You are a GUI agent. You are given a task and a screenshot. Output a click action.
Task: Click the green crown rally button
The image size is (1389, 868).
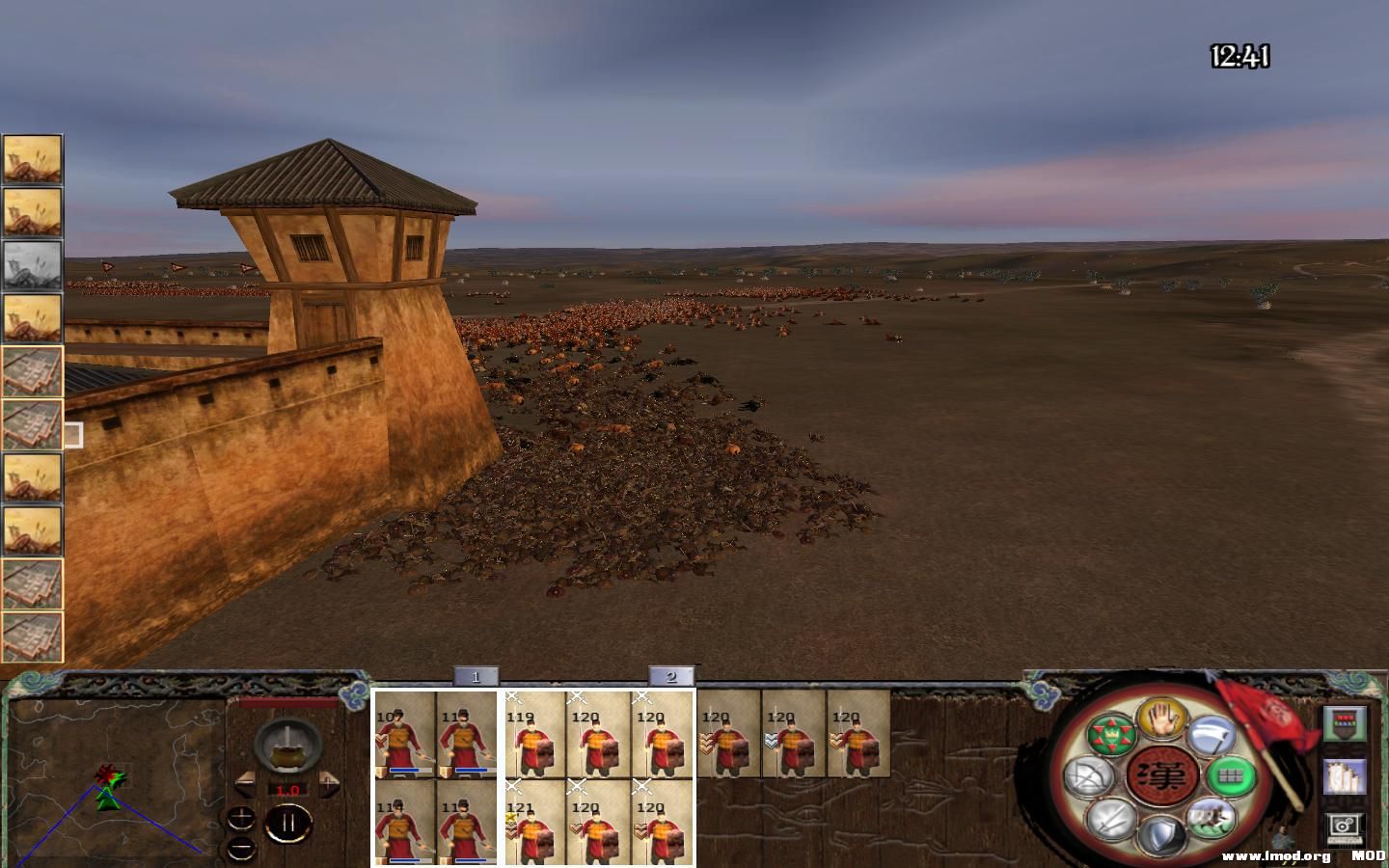pyautogui.click(x=1111, y=737)
